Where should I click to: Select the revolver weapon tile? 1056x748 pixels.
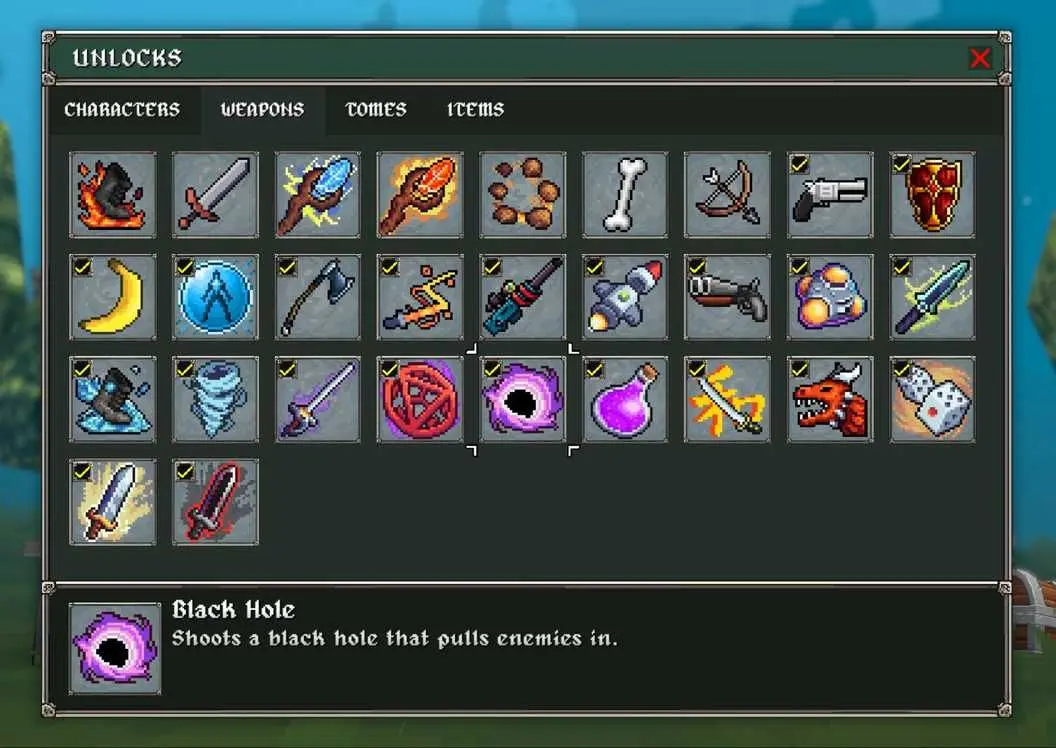click(830, 195)
